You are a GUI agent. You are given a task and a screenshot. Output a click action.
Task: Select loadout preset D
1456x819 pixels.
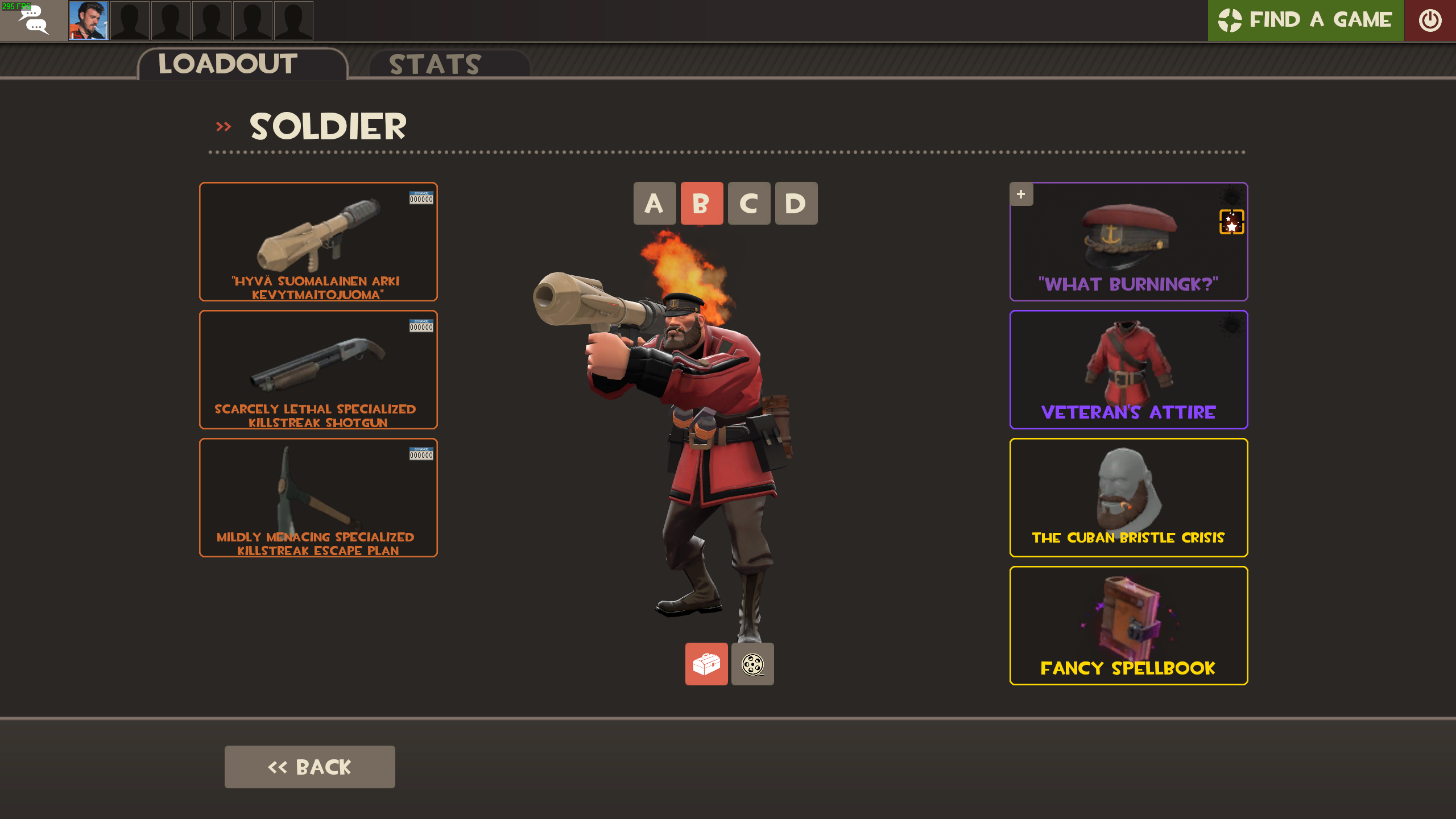795,203
